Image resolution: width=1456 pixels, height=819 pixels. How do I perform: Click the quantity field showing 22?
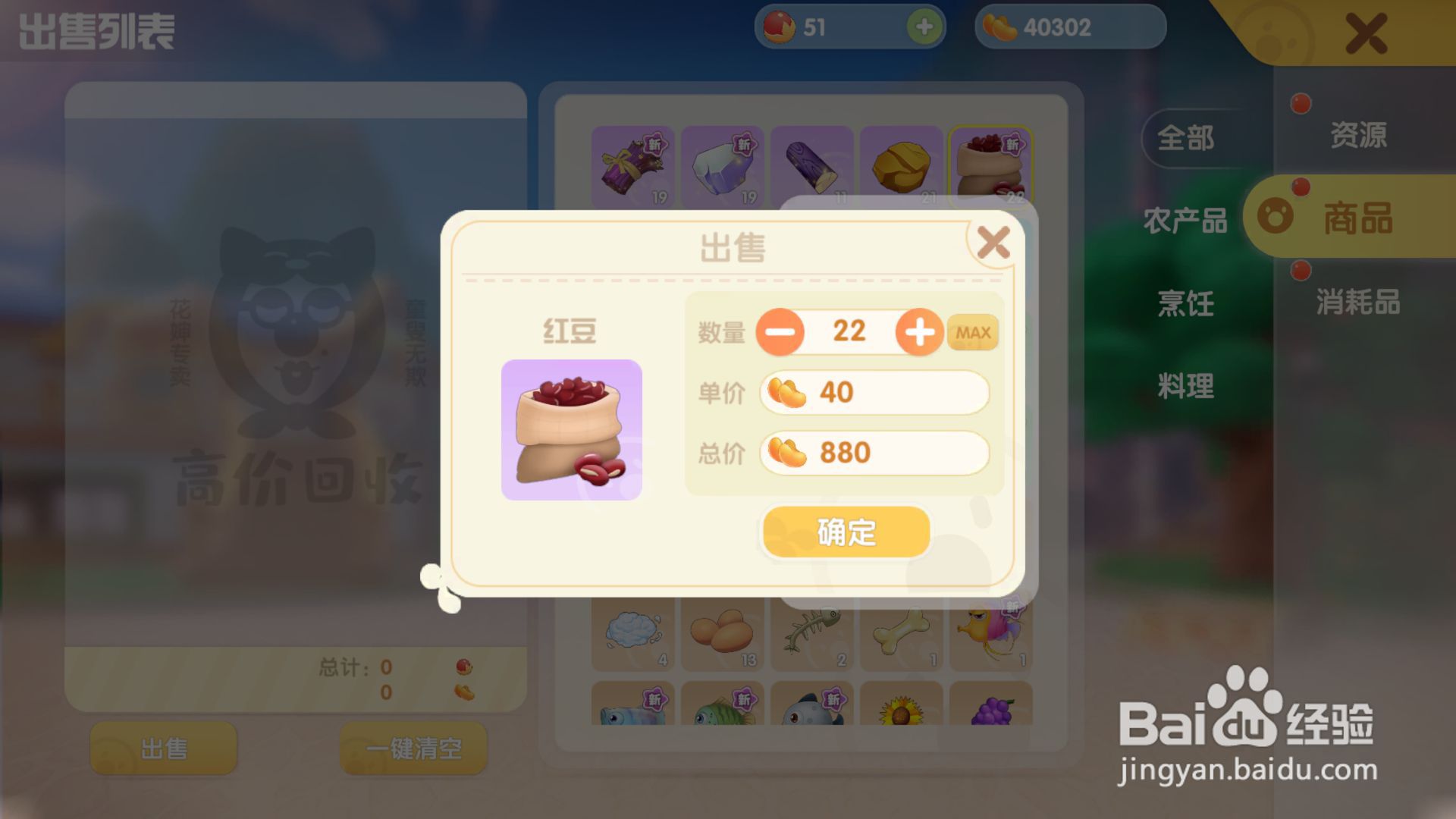click(849, 331)
